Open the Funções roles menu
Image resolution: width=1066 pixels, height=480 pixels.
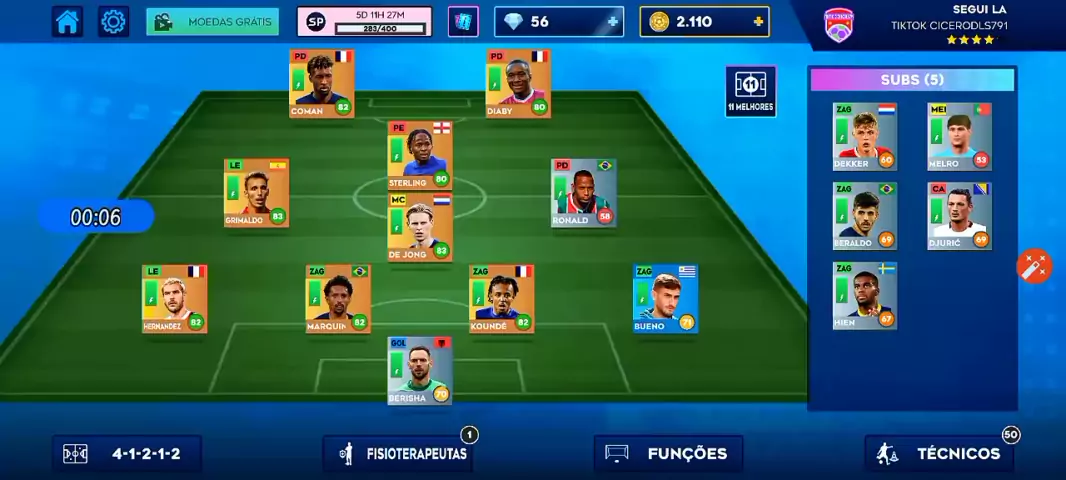(669, 454)
